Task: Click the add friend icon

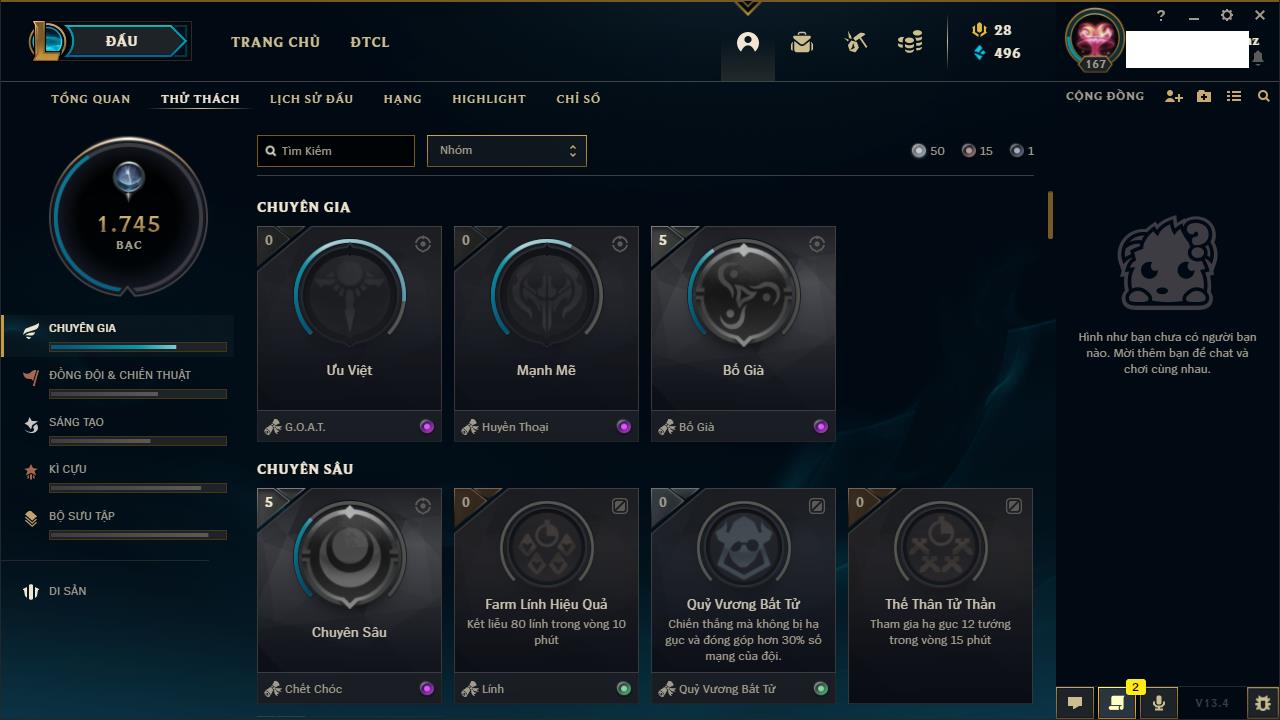Action: (x=1174, y=96)
